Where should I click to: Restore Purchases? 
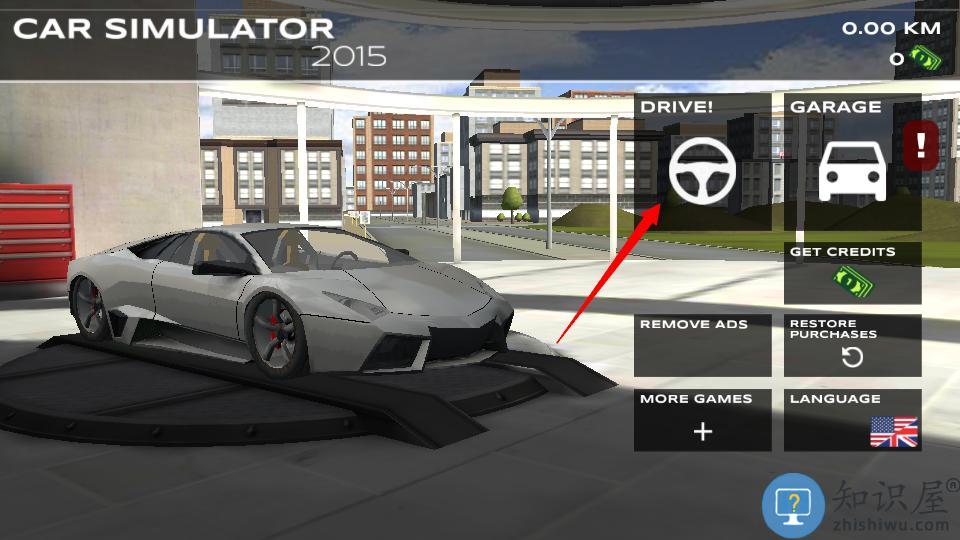click(852, 346)
